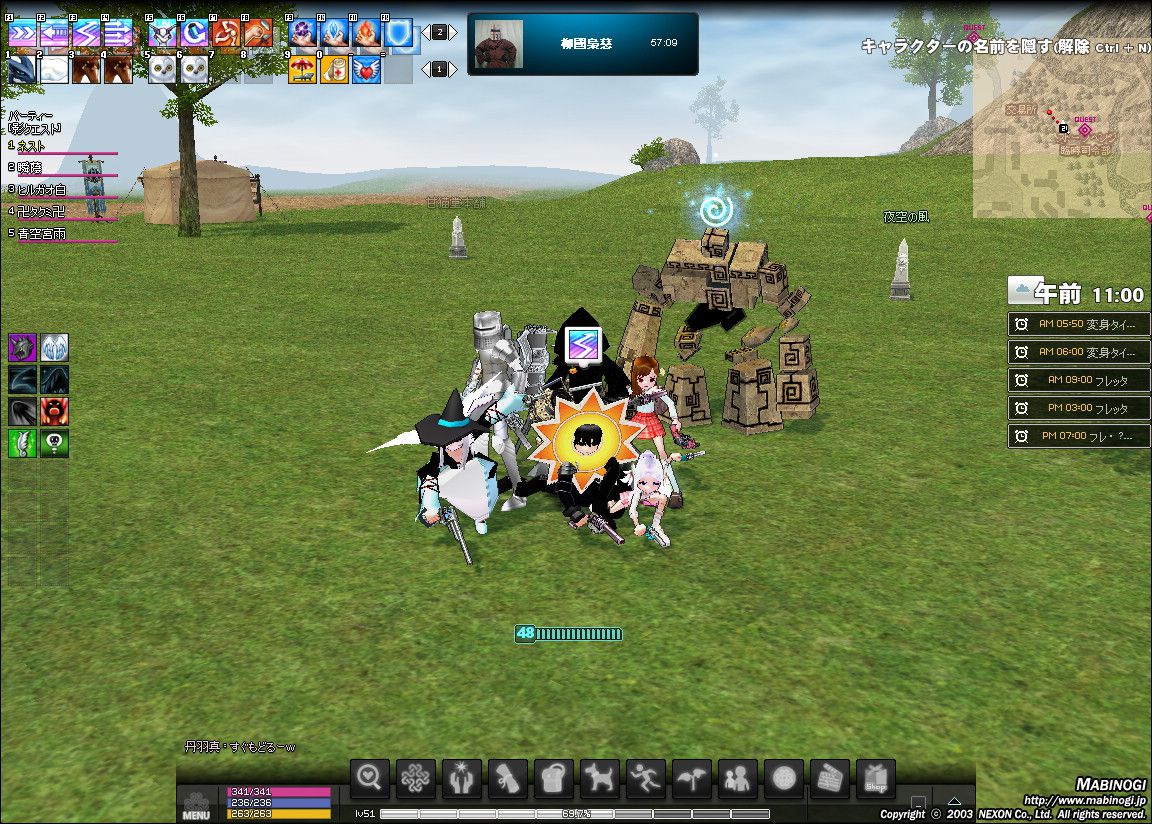Open the PM 03:00 フレッタ alarm entry

(1079, 408)
